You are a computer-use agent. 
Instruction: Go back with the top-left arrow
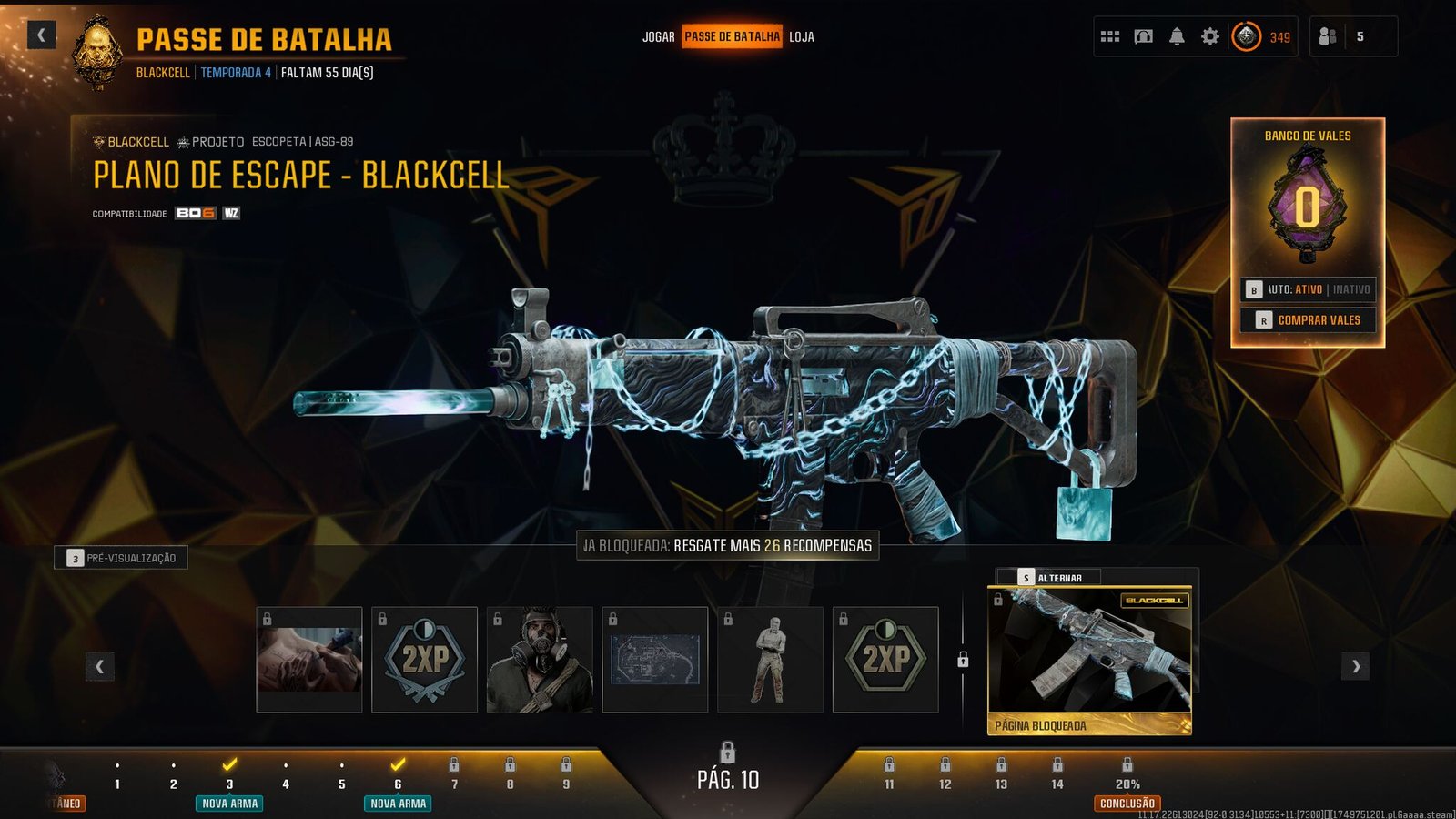41,35
